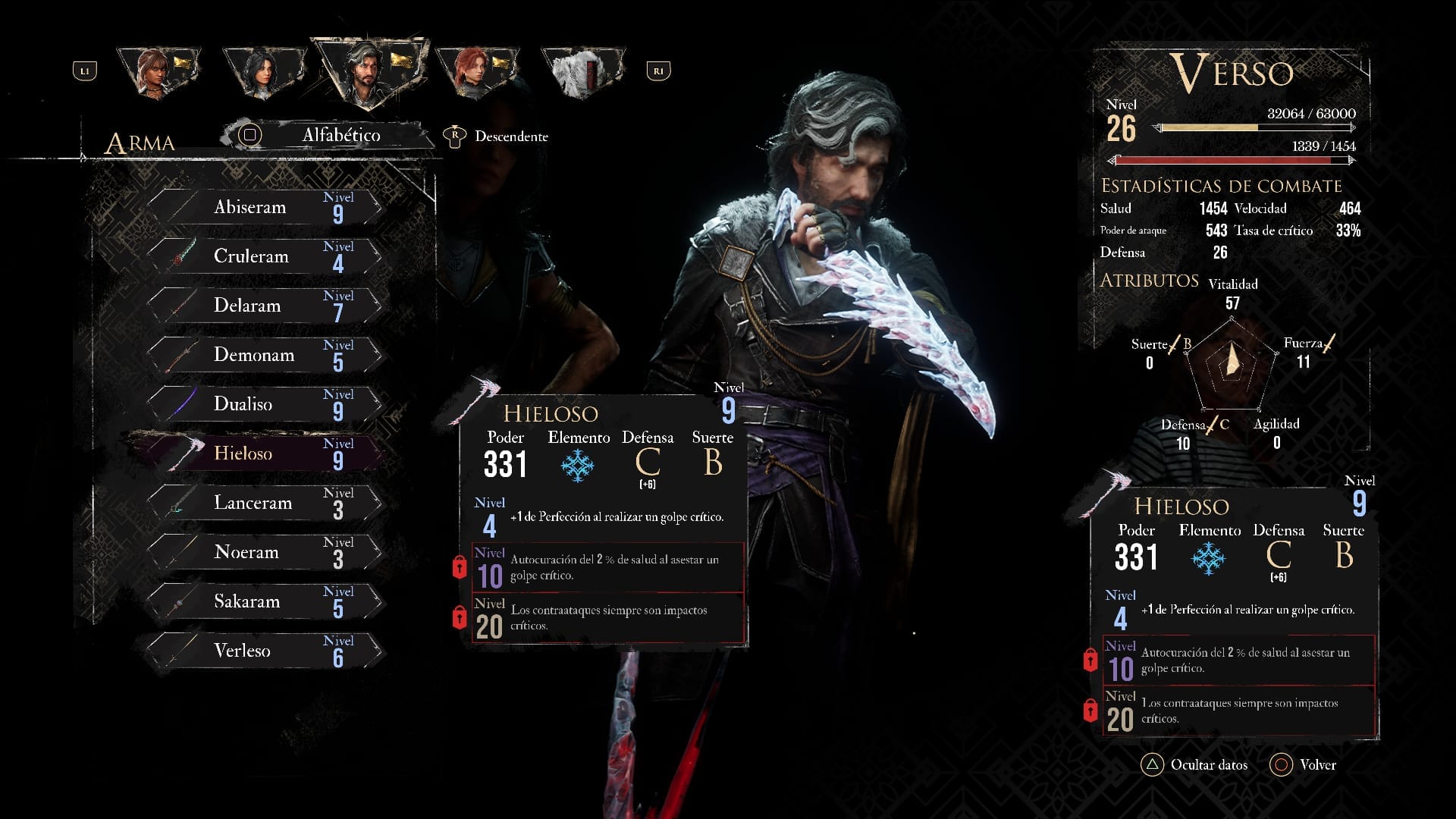The height and width of the screenshot is (819, 1456).
Task: Hide details with Ocultar datos
Action: pos(1194,764)
